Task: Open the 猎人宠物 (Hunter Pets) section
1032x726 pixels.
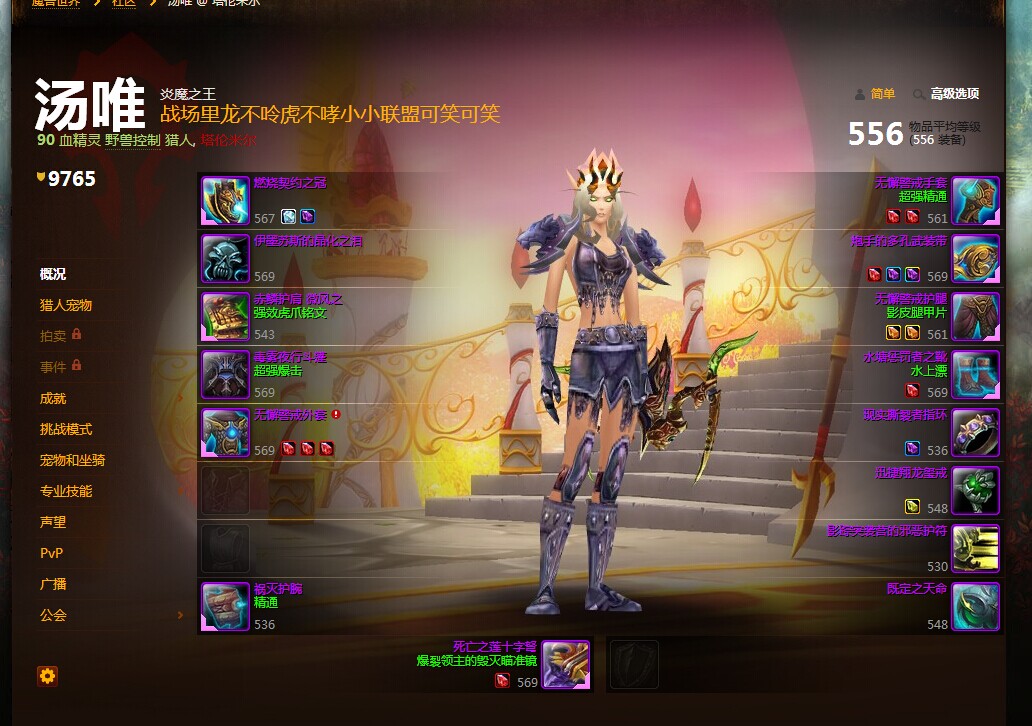Action: [x=66, y=305]
